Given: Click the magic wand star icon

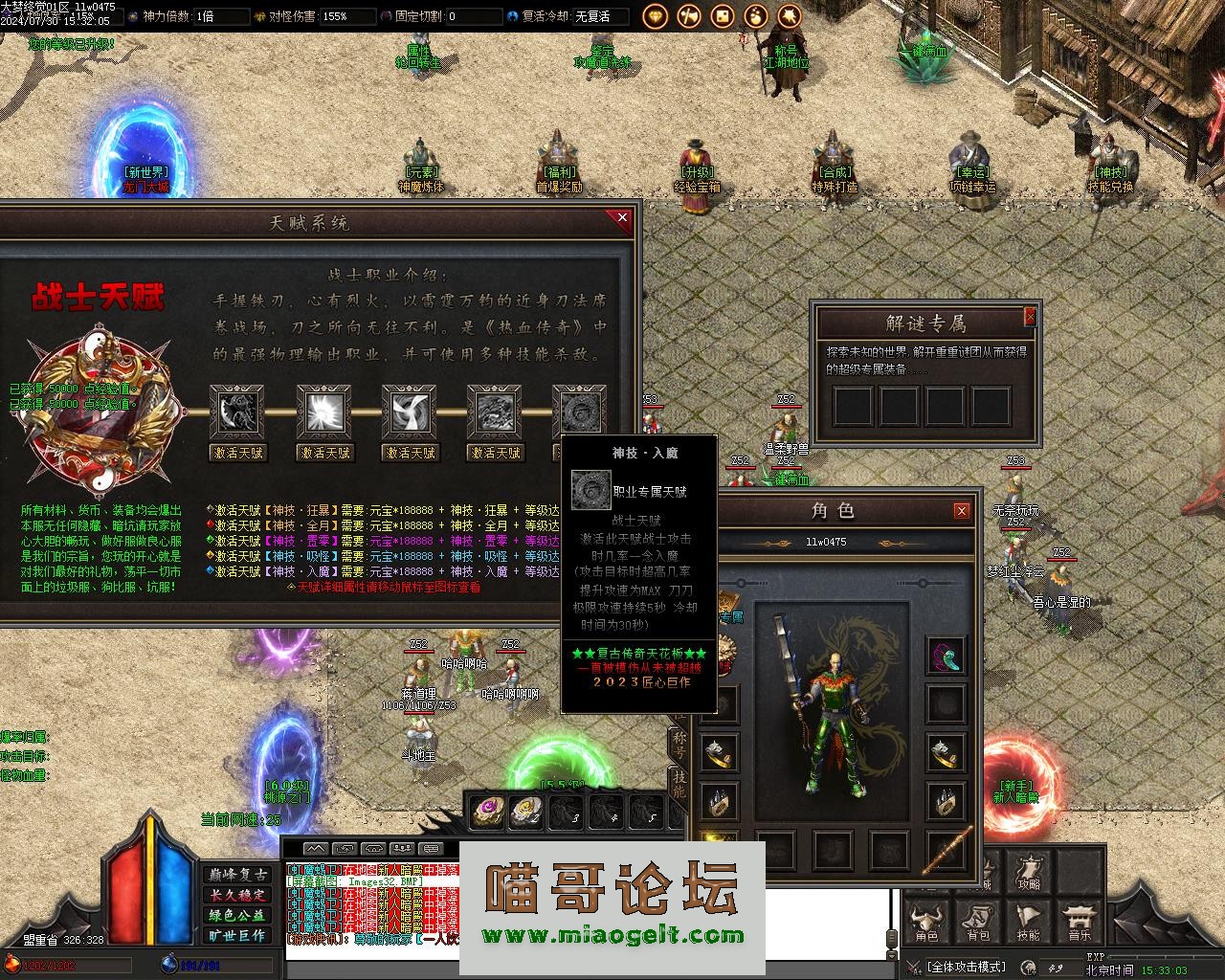Looking at the screenshot, I should (790, 15).
